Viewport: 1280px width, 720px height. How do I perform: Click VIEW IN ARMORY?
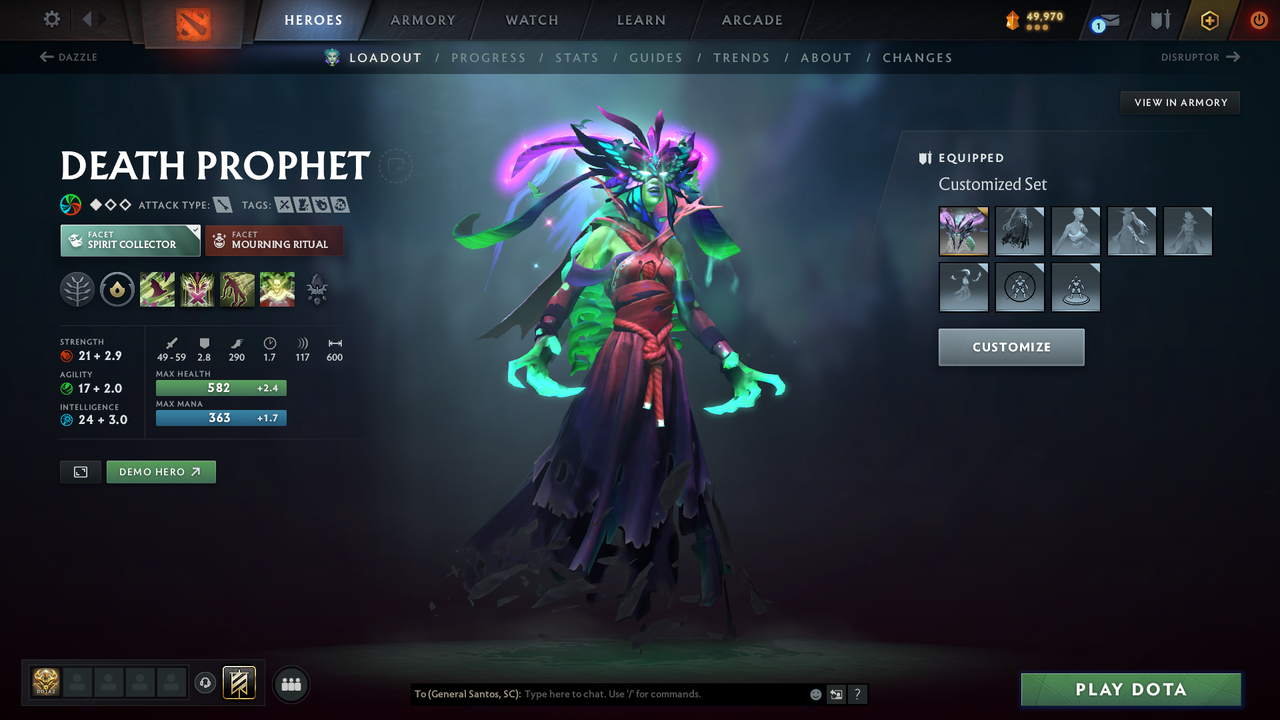[x=1179, y=102]
